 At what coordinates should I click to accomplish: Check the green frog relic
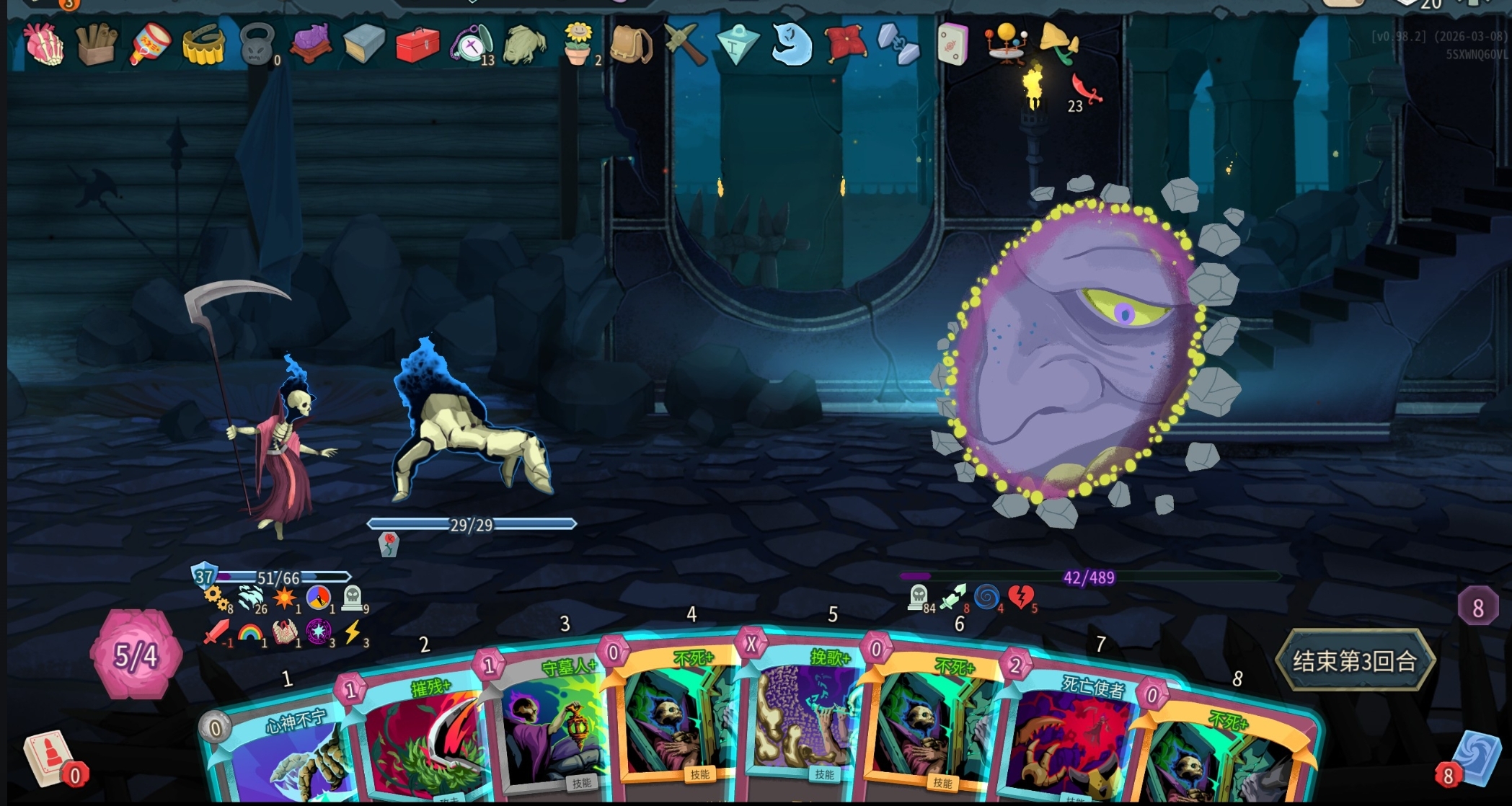pyautogui.click(x=523, y=46)
